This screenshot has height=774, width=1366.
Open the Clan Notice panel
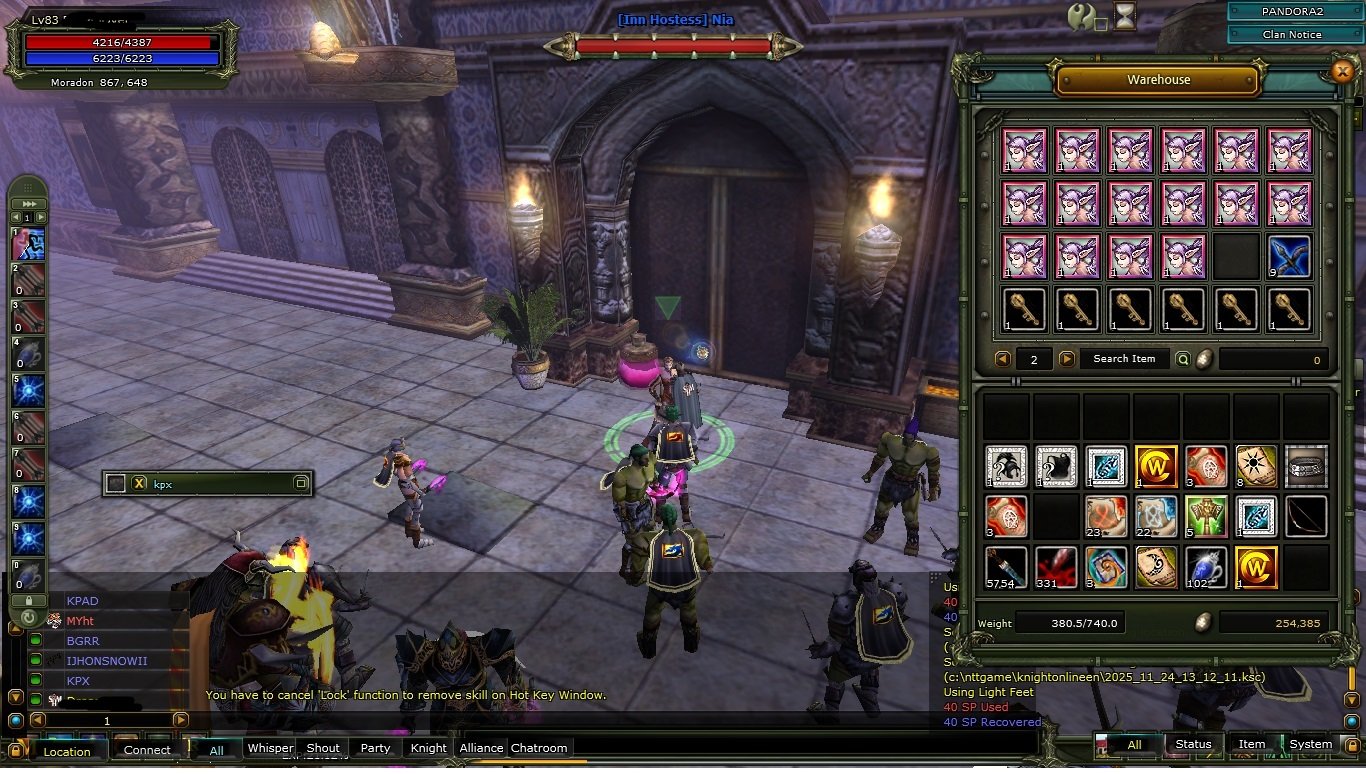(x=1291, y=34)
